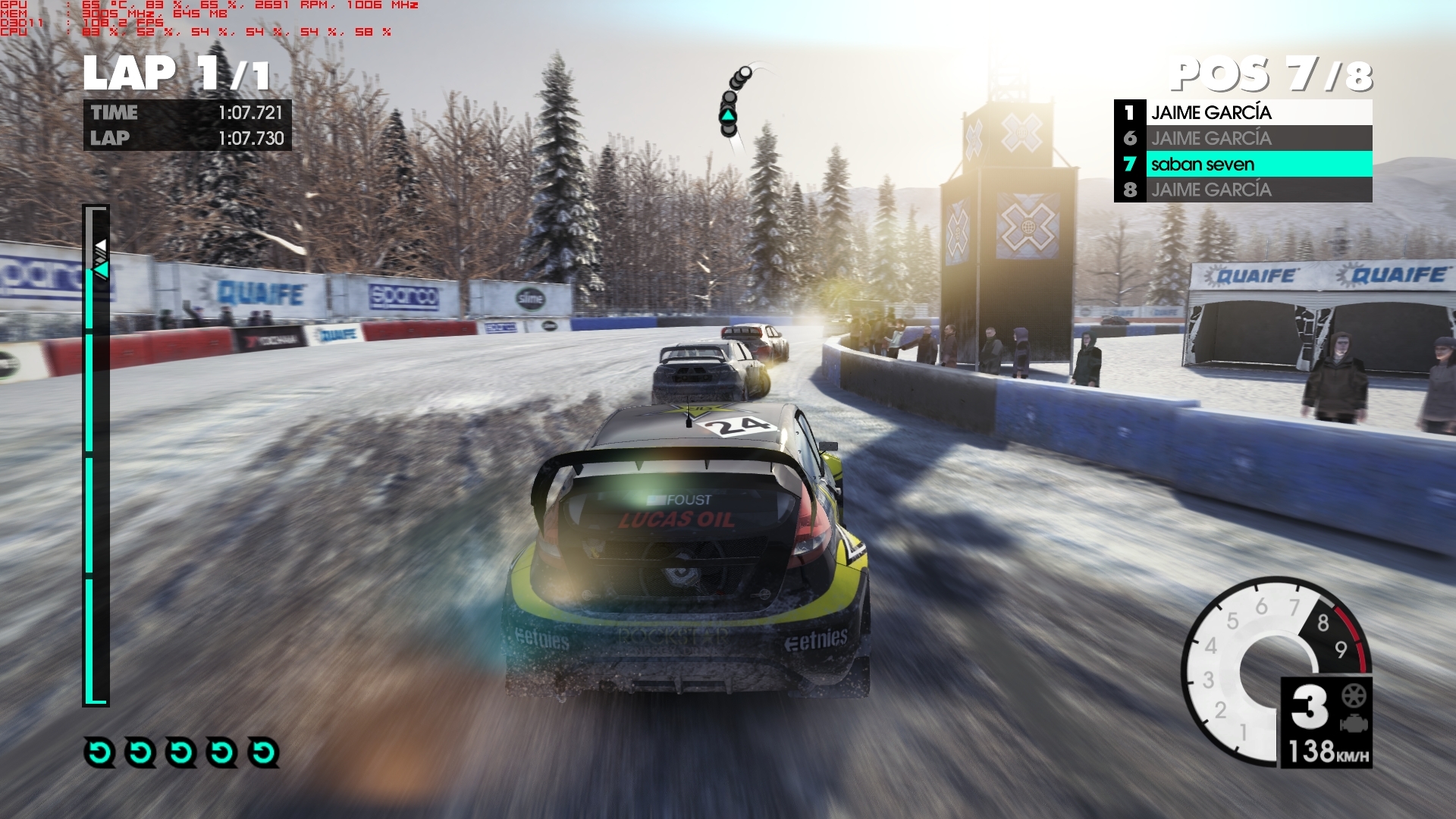Pick the eighth-place JAIME GARCÍA row
Viewport: 1456px width, 819px height.
1243,190
